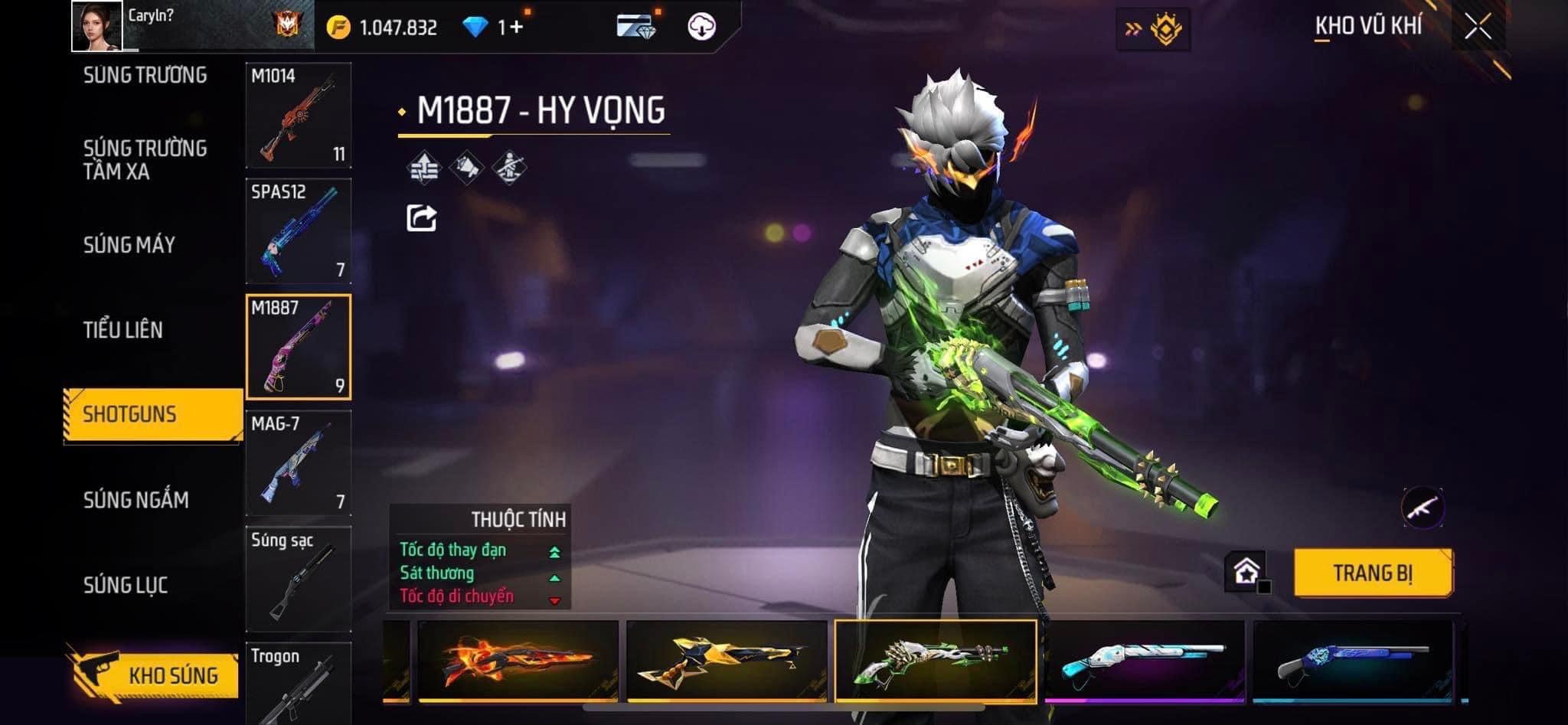The height and width of the screenshot is (725, 1568).
Task: Open the cloud download icon
Action: click(701, 27)
